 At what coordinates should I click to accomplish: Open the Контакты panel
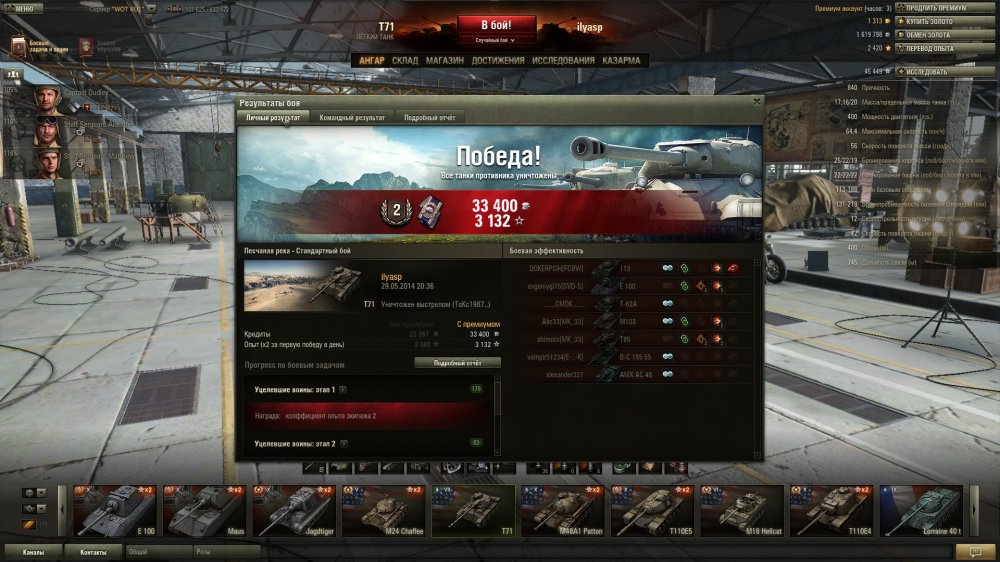[93, 551]
